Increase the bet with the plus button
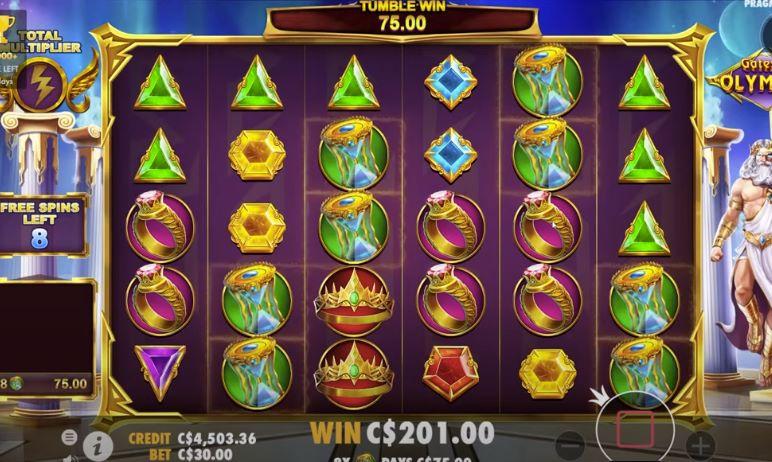The height and width of the screenshot is (462, 772). click(x=701, y=445)
